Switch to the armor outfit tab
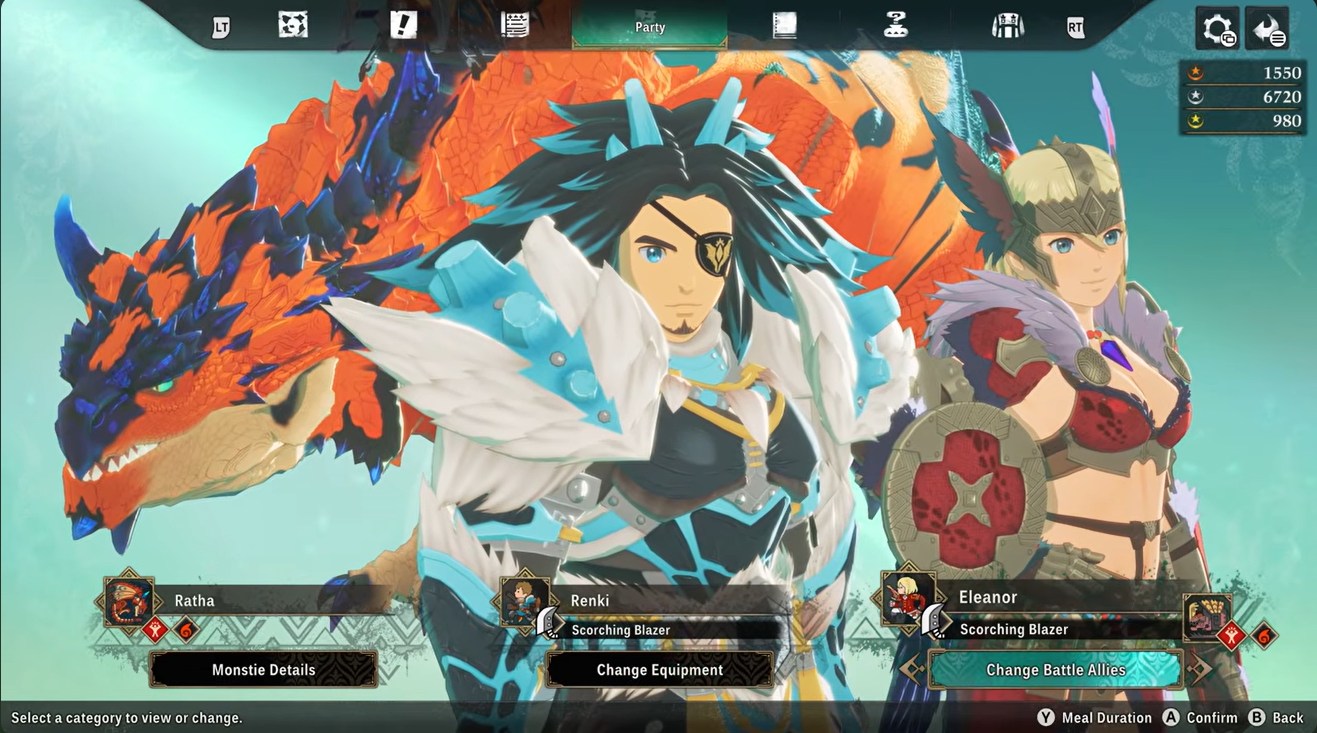The width and height of the screenshot is (1317, 733). 1007,26
